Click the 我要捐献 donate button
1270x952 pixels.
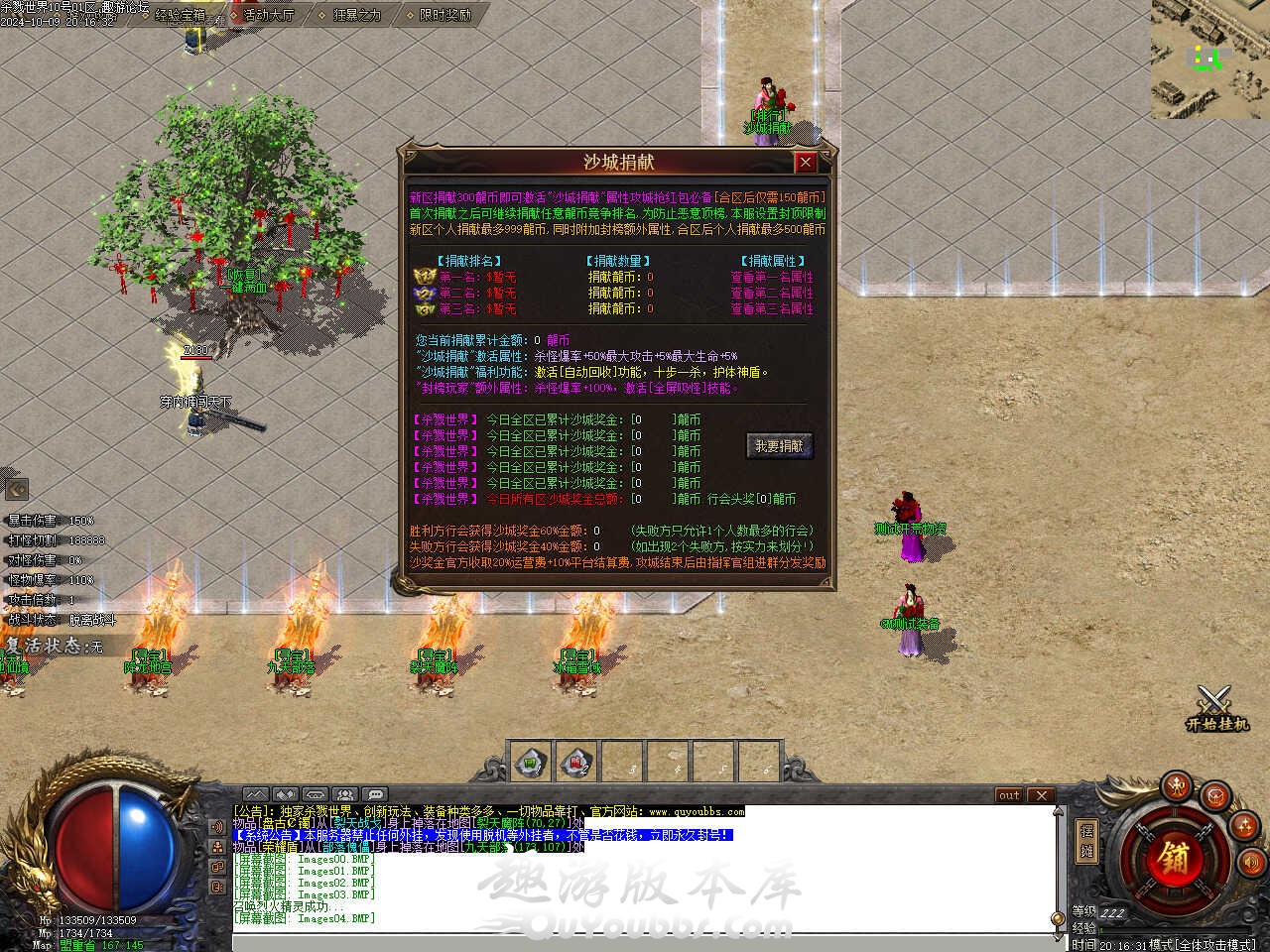tap(779, 446)
